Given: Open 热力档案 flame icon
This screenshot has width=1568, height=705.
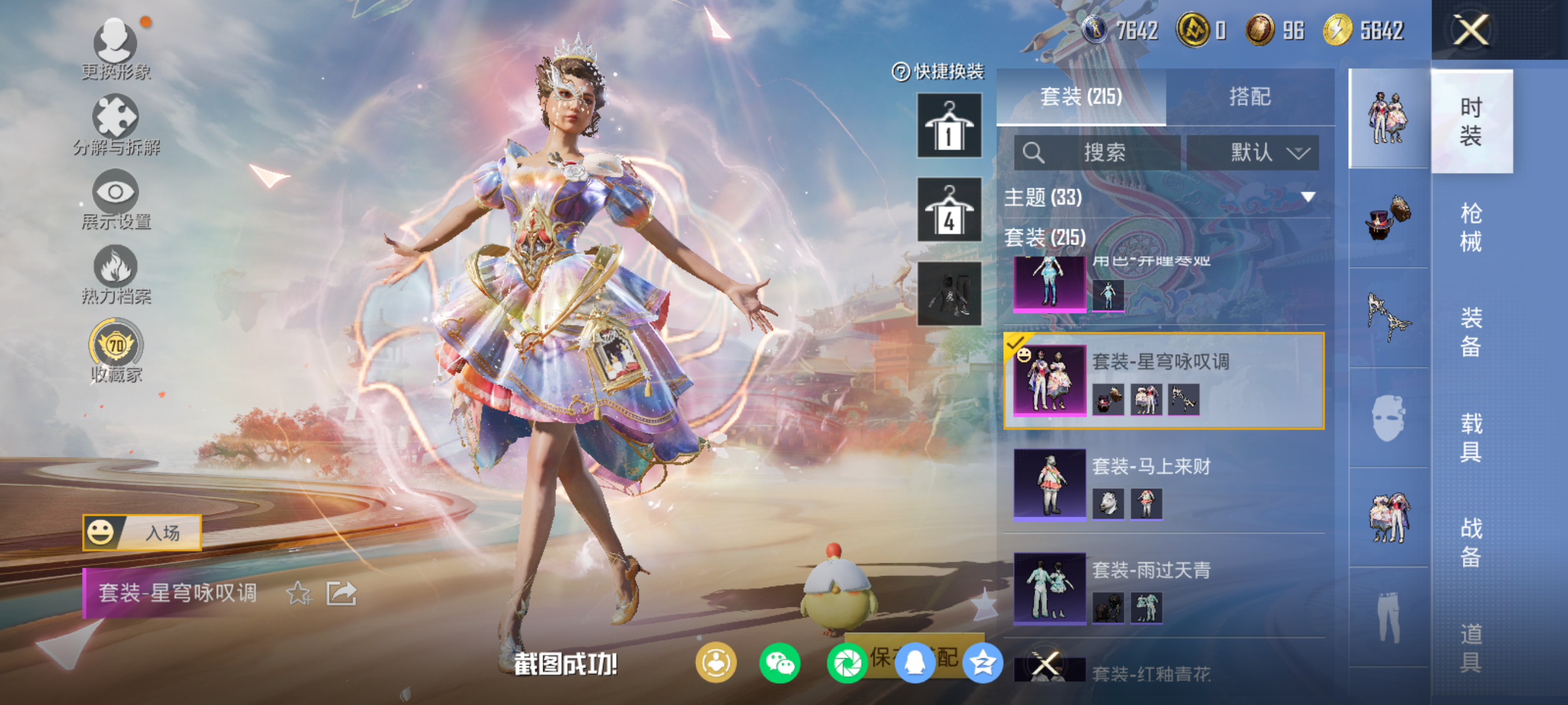Looking at the screenshot, I should coord(116,274).
